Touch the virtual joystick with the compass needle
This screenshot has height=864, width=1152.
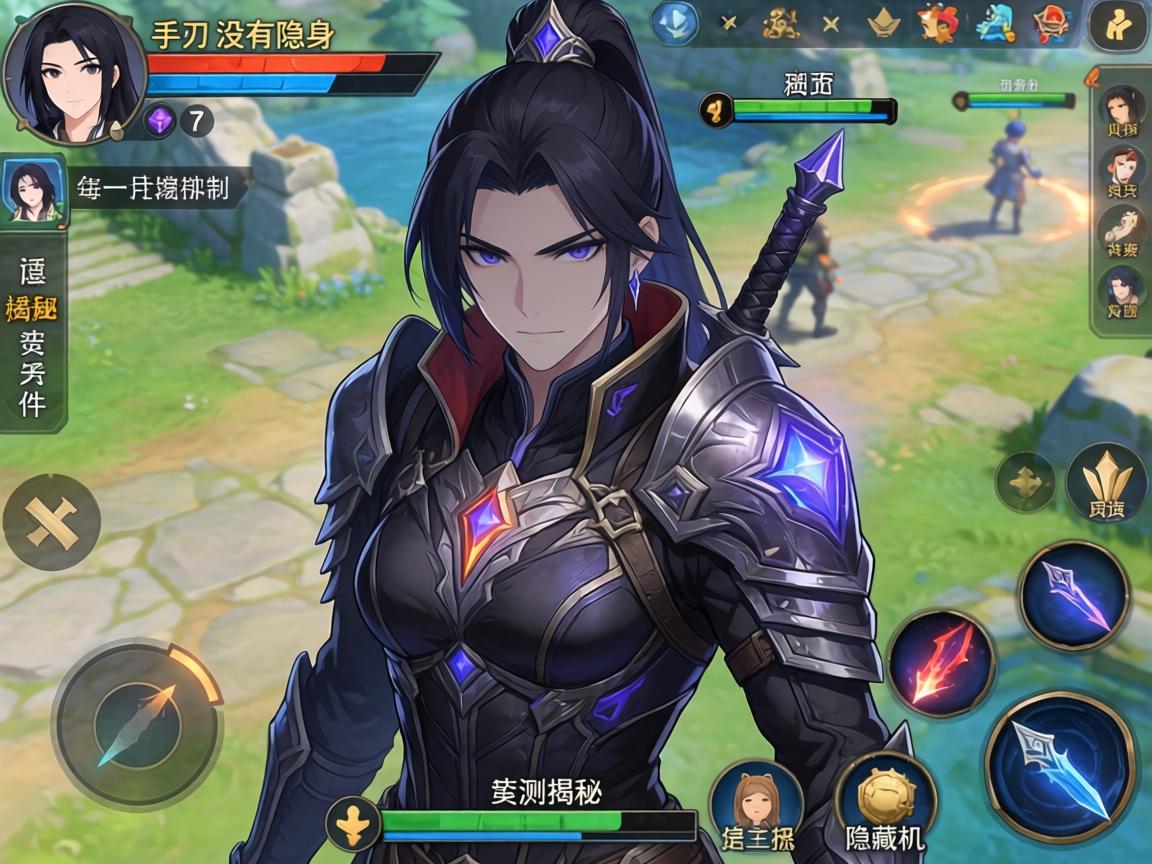tap(137, 723)
